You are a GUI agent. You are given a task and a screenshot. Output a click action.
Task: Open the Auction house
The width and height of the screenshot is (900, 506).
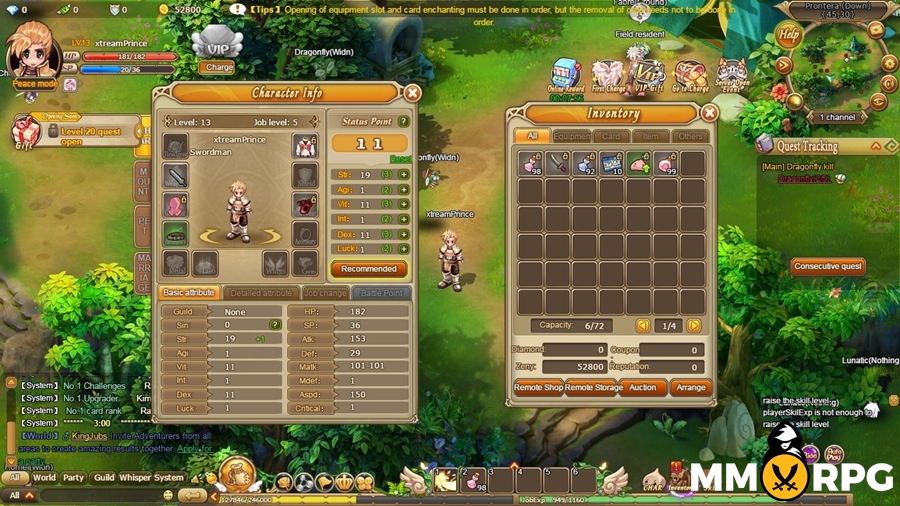click(x=642, y=388)
